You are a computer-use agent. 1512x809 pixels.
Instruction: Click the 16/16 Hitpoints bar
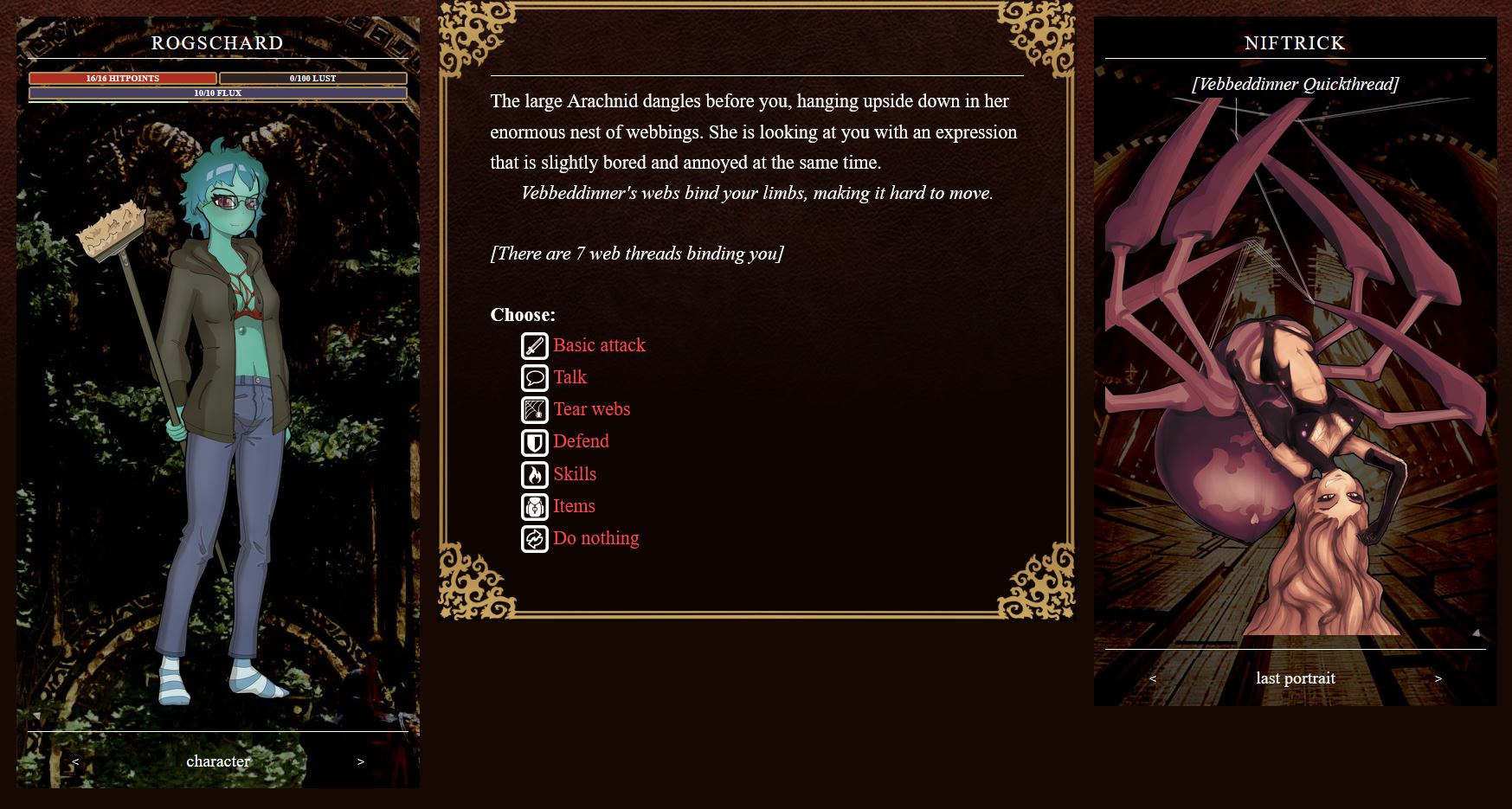pyautogui.click(x=122, y=78)
